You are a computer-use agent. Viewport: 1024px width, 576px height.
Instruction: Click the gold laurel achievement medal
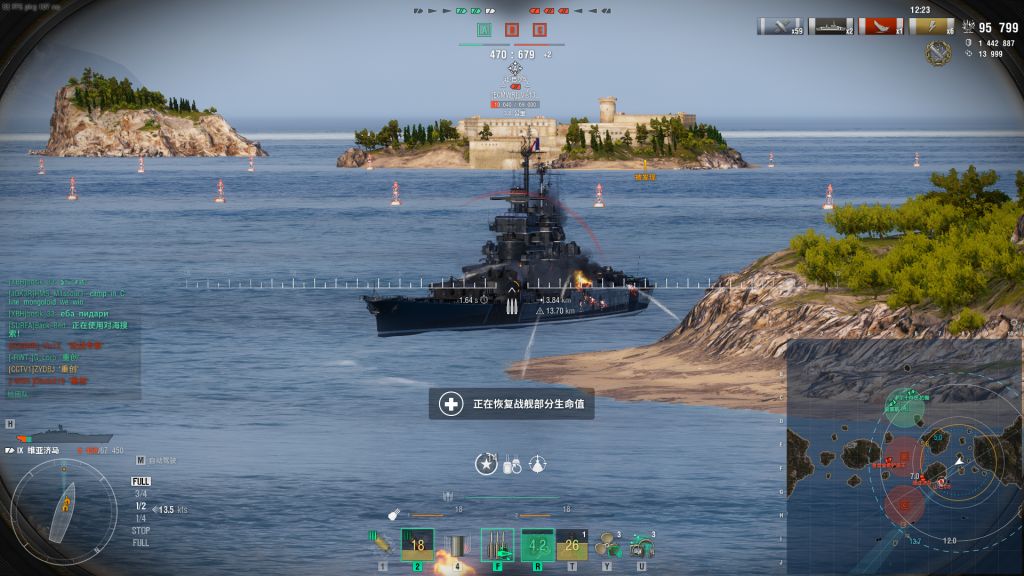point(938,54)
